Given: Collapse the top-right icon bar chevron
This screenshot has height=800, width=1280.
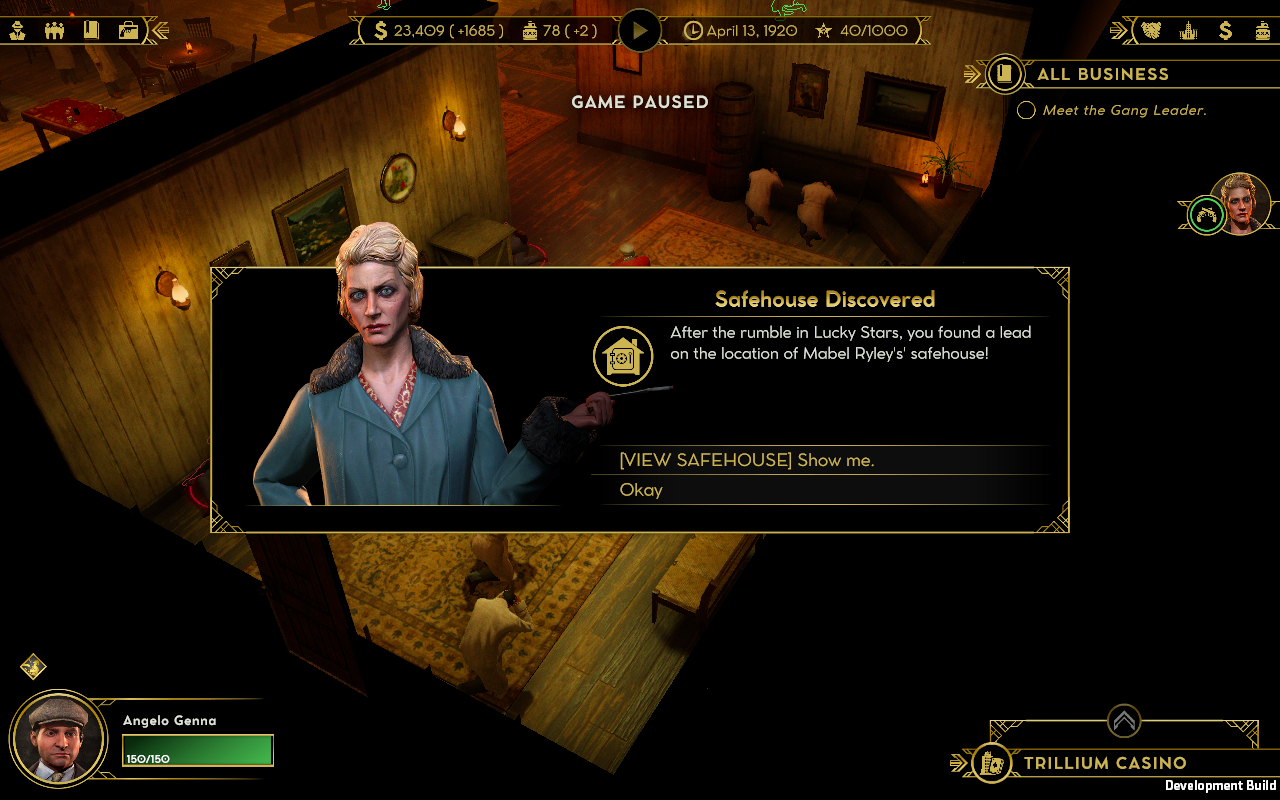Looking at the screenshot, I should click(1119, 31).
